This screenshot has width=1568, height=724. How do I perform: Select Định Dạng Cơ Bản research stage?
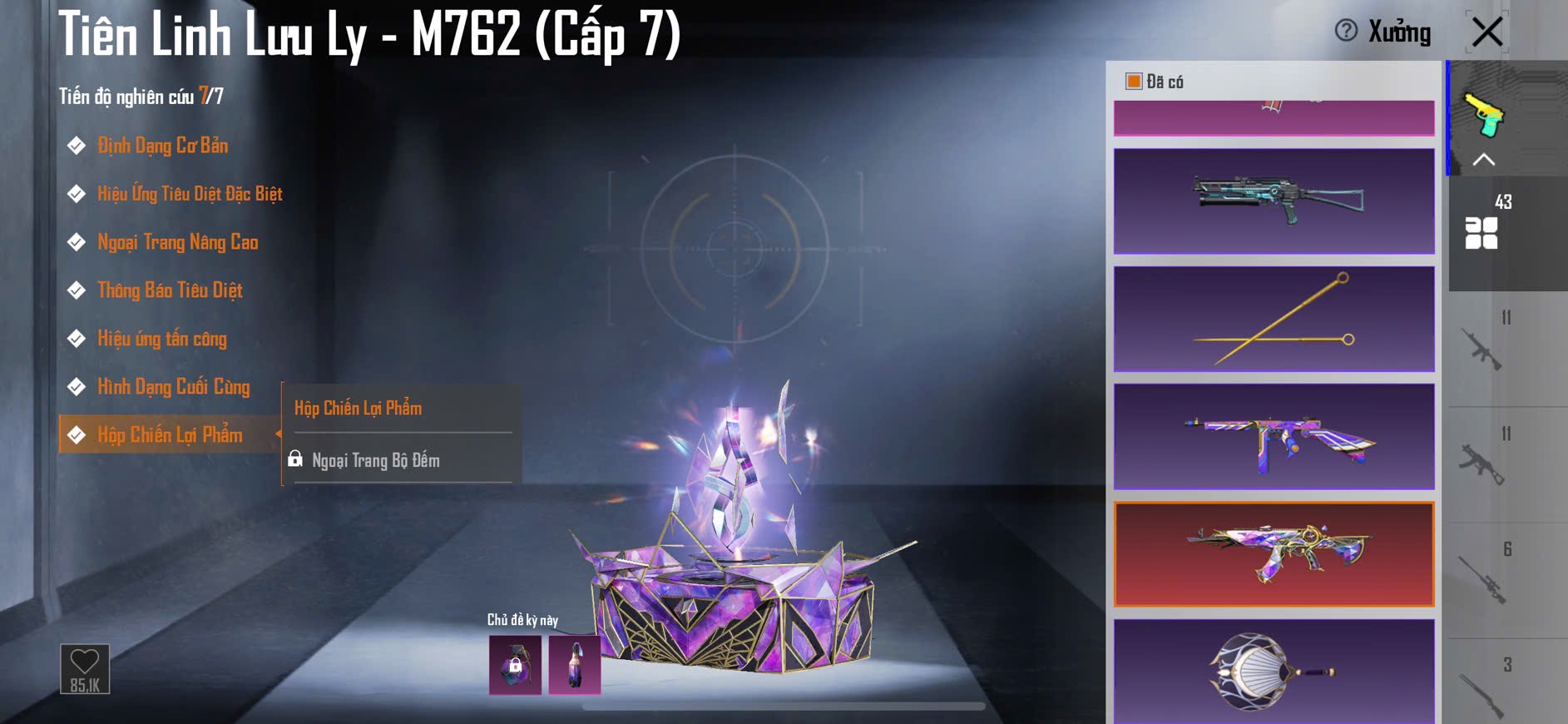click(x=162, y=146)
